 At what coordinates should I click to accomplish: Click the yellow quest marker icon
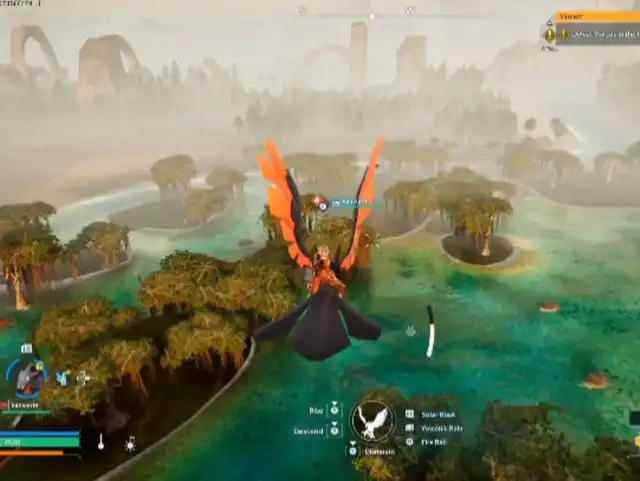tap(549, 34)
